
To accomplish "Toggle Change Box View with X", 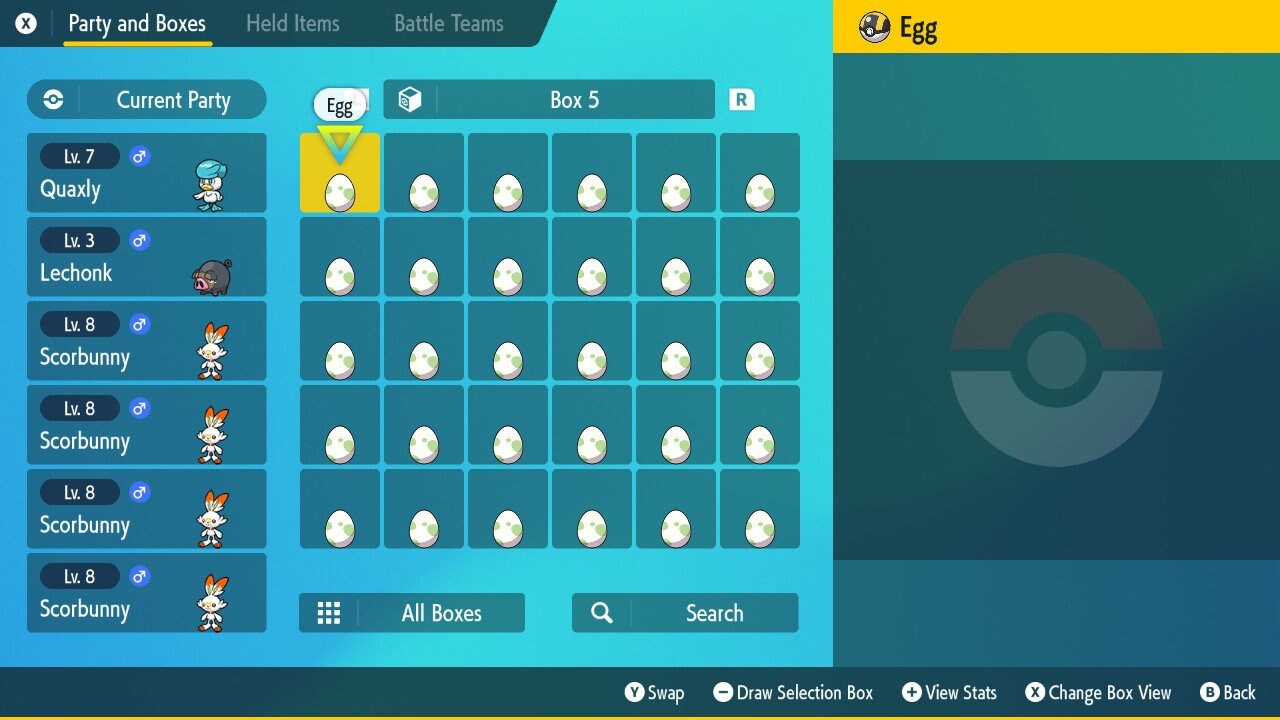I will pos(1098,692).
